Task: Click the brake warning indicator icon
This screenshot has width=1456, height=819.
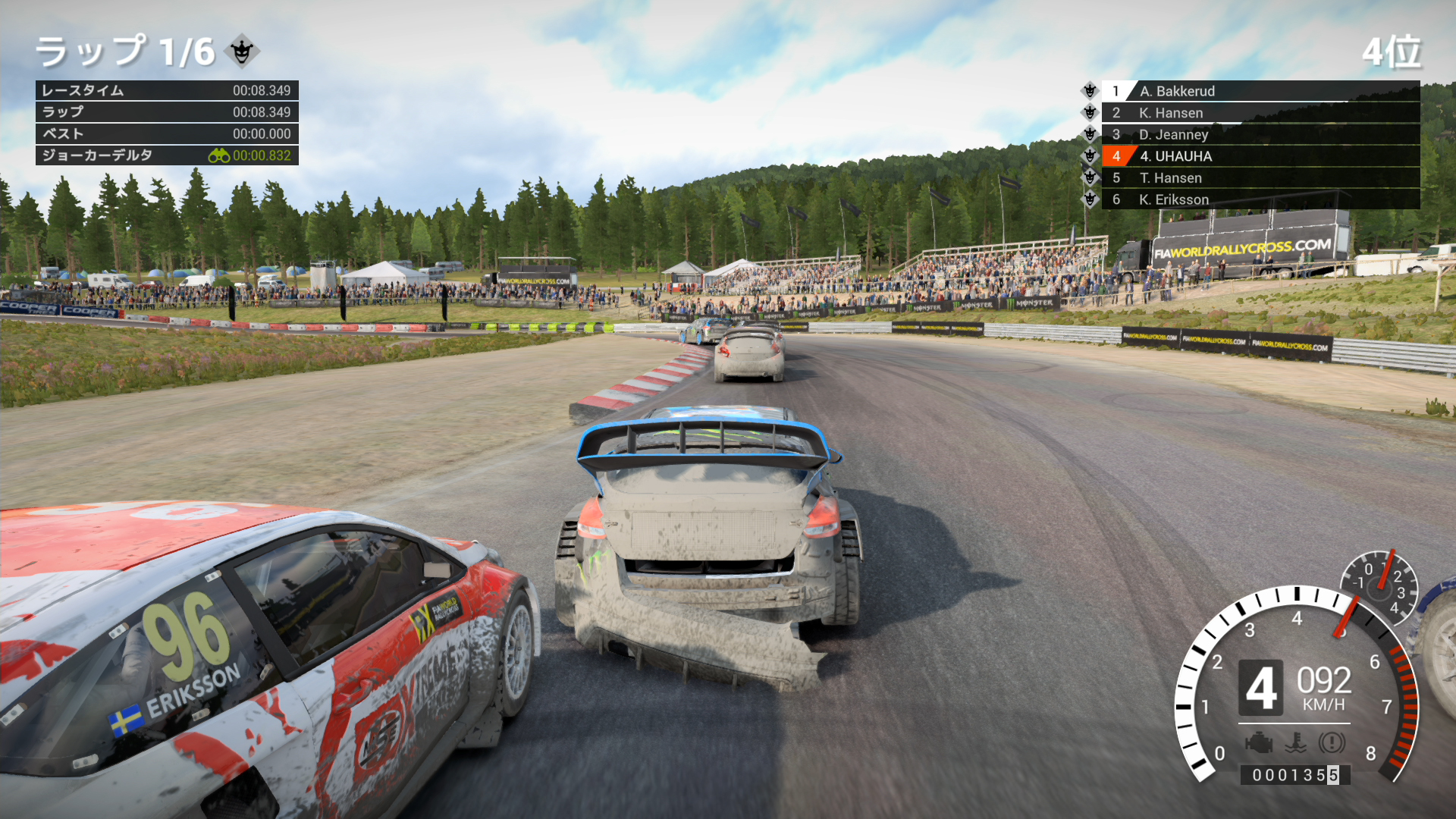Action: pyautogui.click(x=1332, y=742)
